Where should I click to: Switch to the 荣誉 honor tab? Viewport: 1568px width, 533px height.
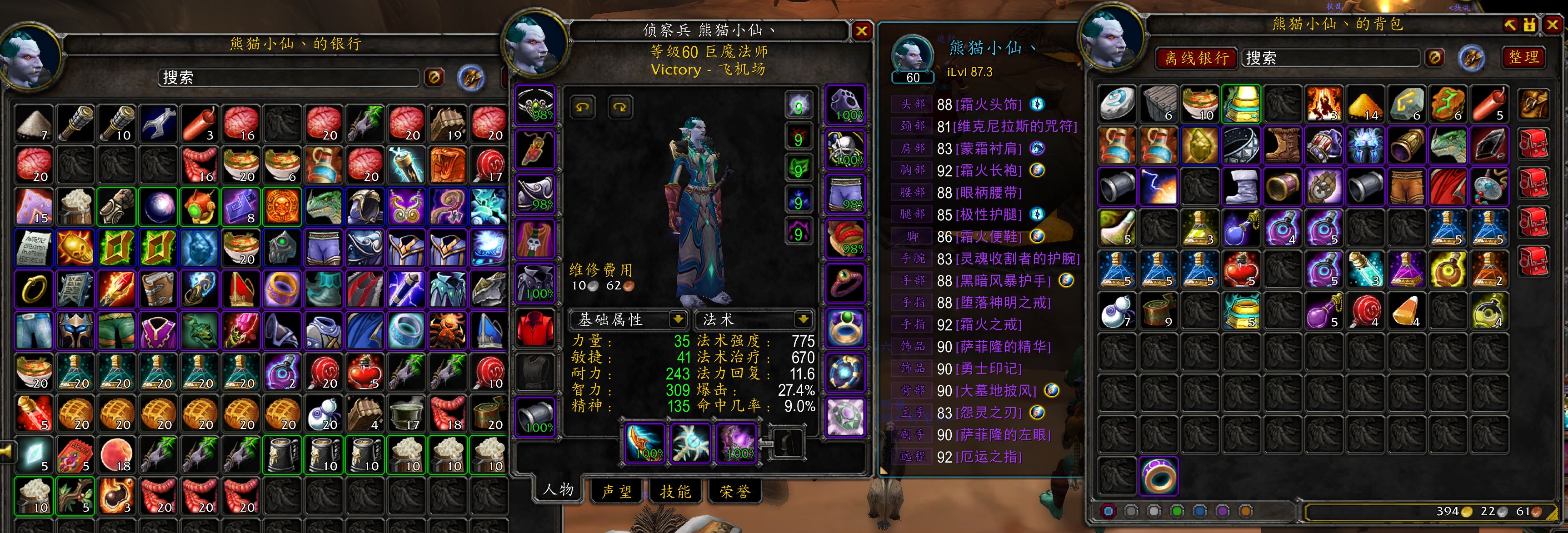point(734,493)
